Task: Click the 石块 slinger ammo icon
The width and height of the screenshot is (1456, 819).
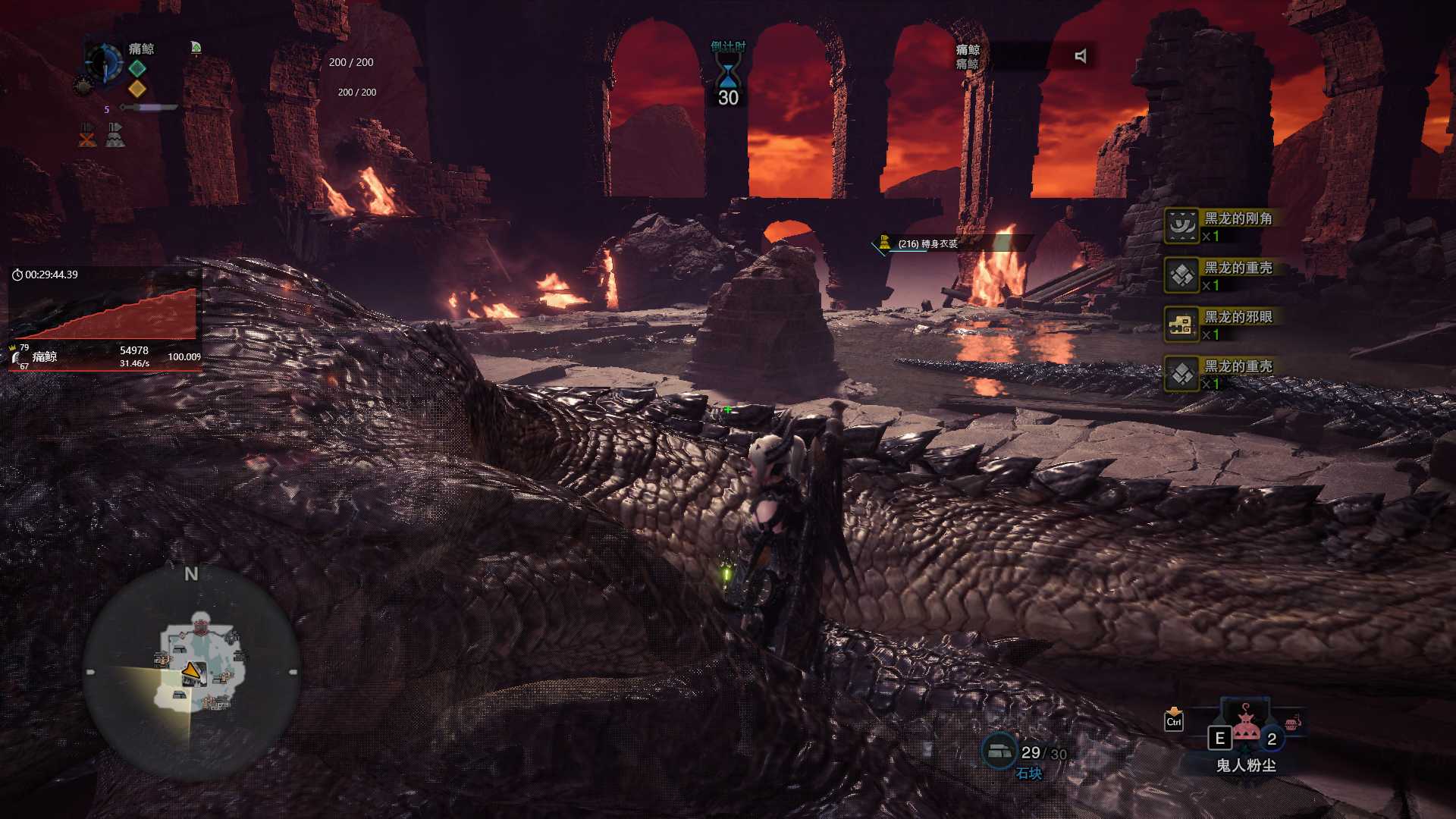Action: (x=999, y=751)
